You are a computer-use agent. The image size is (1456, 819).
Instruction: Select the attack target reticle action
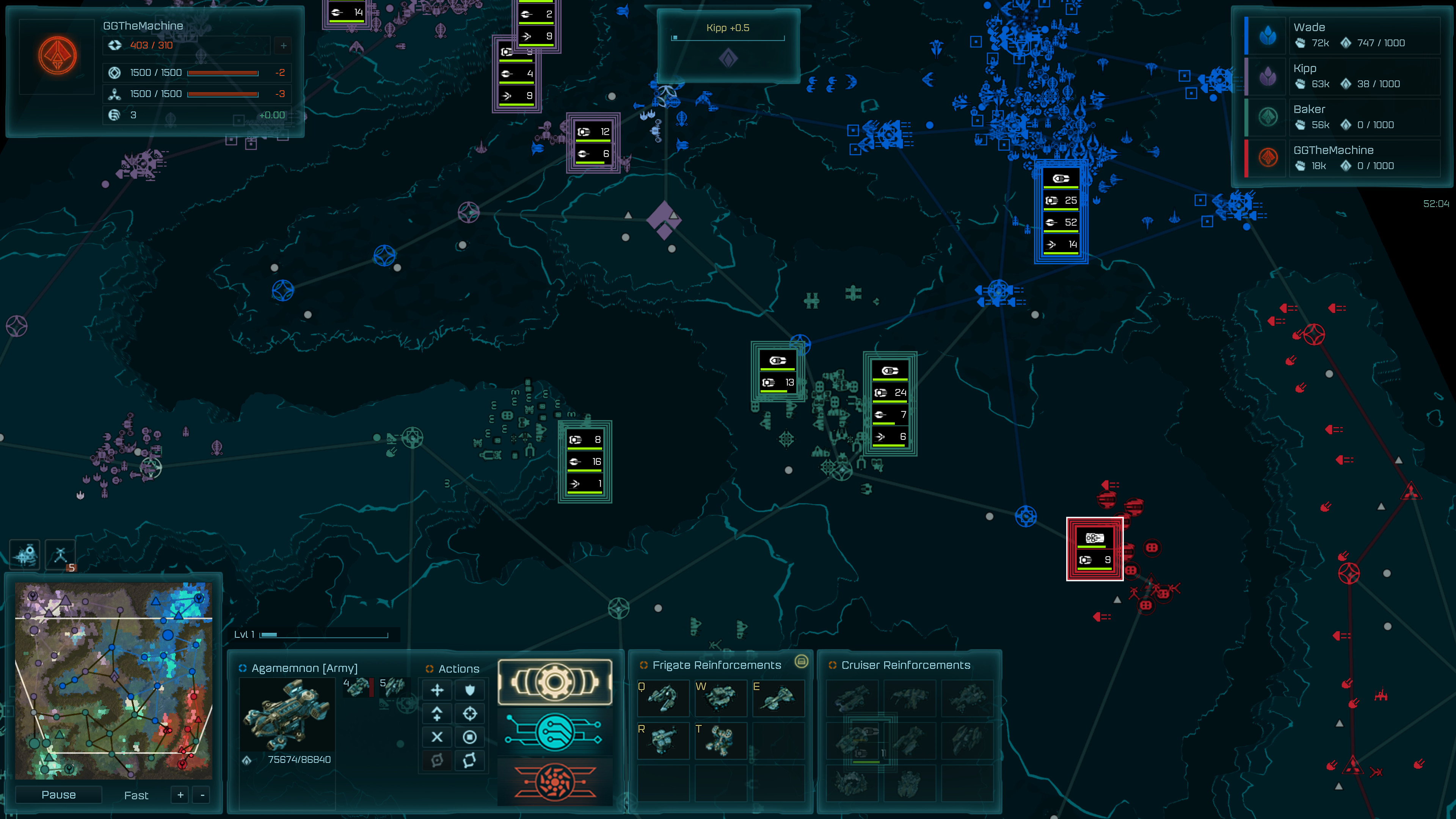470,713
